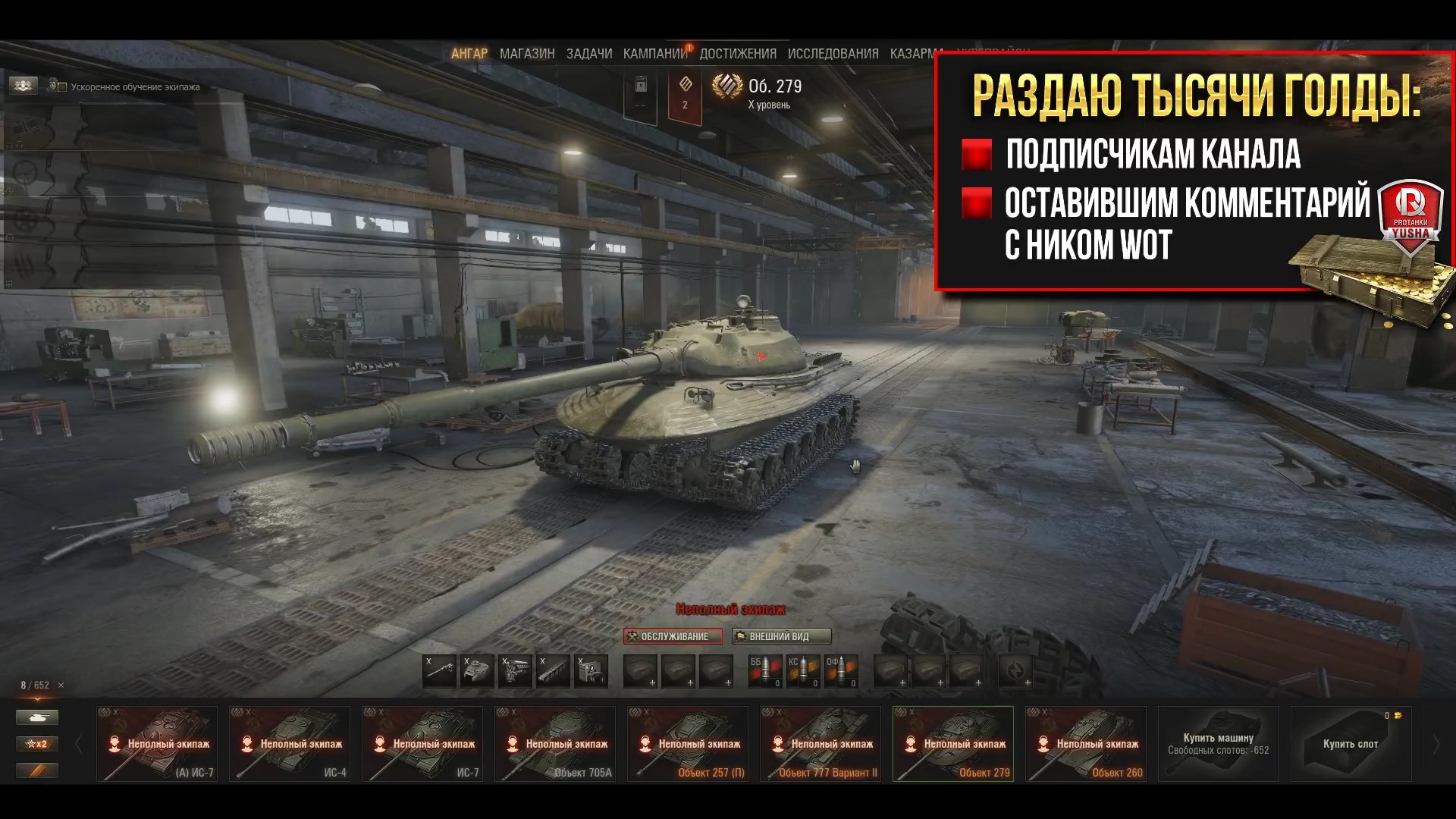Select the ББ armor-piercing shell slot
The width and height of the screenshot is (1456, 819).
point(765,671)
